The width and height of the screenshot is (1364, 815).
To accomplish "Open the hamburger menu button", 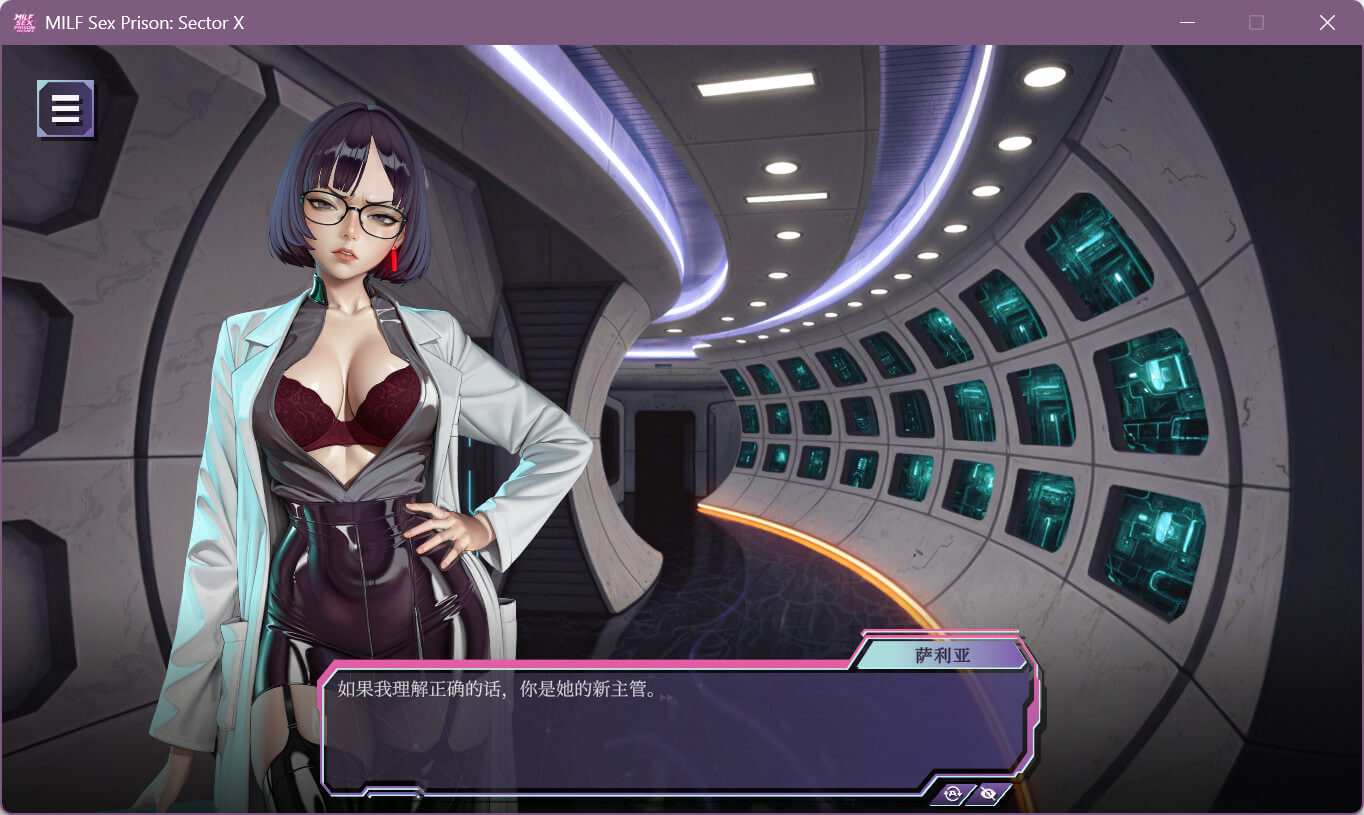I will click(x=65, y=108).
